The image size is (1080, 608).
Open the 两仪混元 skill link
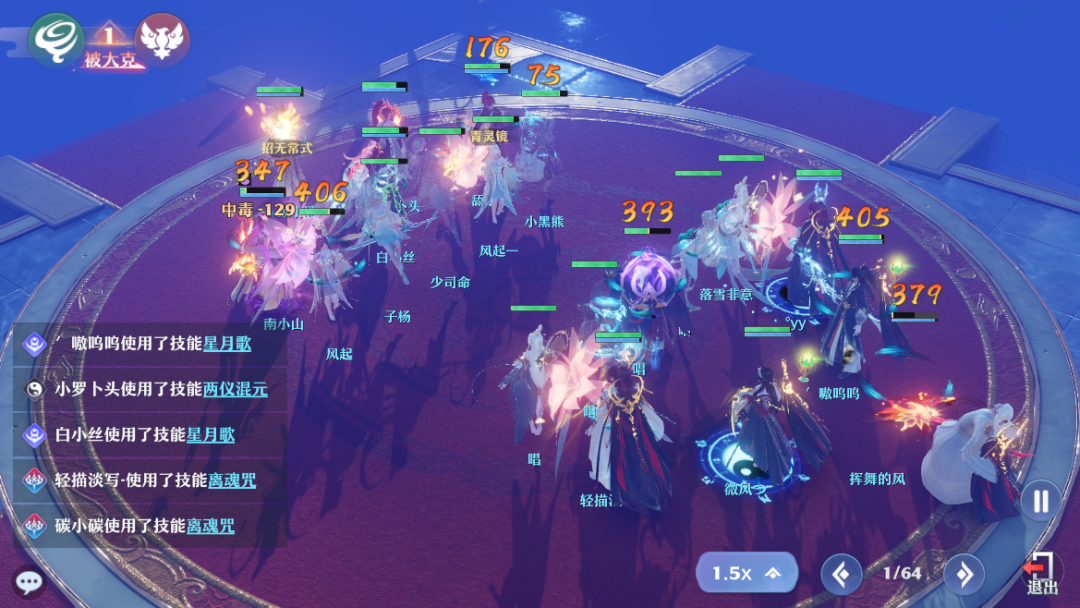coord(235,389)
